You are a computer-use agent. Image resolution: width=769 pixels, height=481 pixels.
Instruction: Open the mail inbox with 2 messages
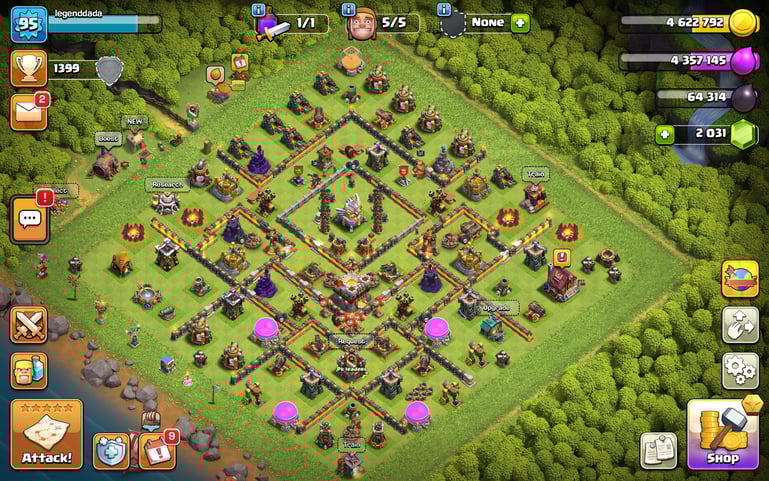(x=29, y=111)
